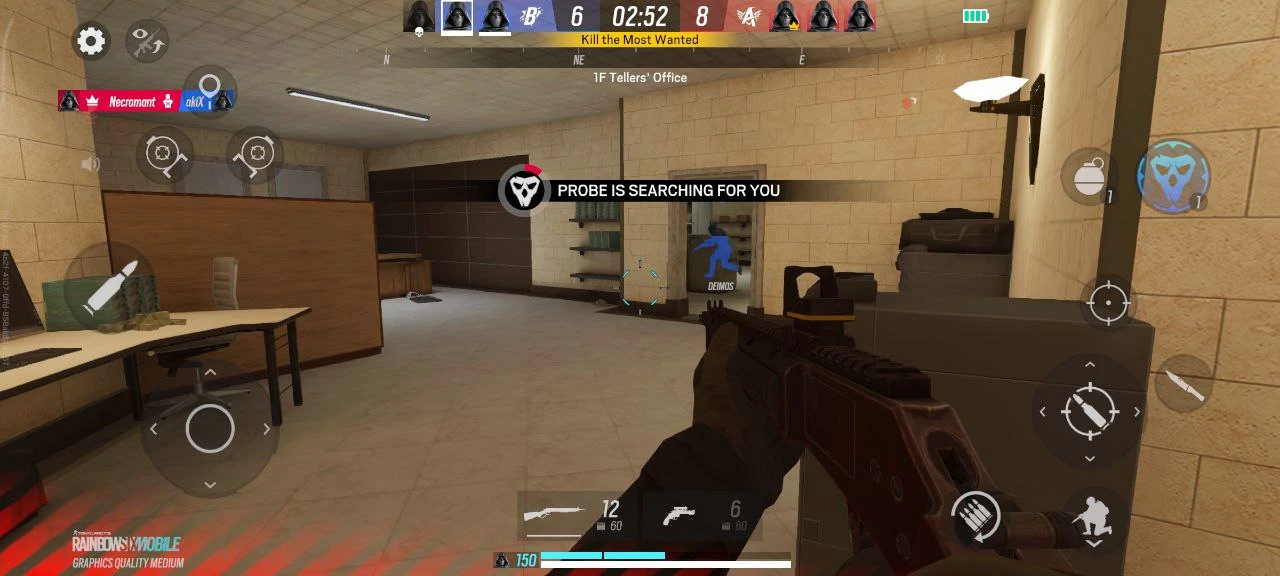Tap the speaker sound icon

91,164
